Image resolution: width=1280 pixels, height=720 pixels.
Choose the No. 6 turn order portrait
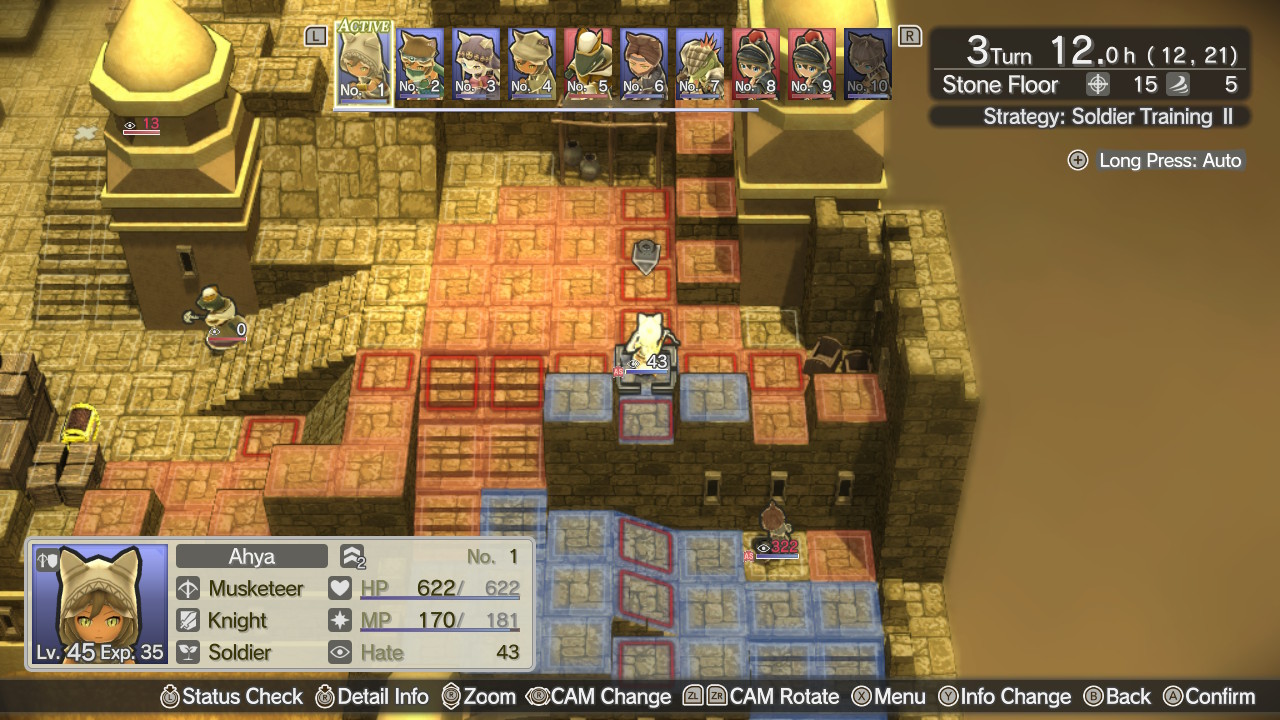[644, 63]
